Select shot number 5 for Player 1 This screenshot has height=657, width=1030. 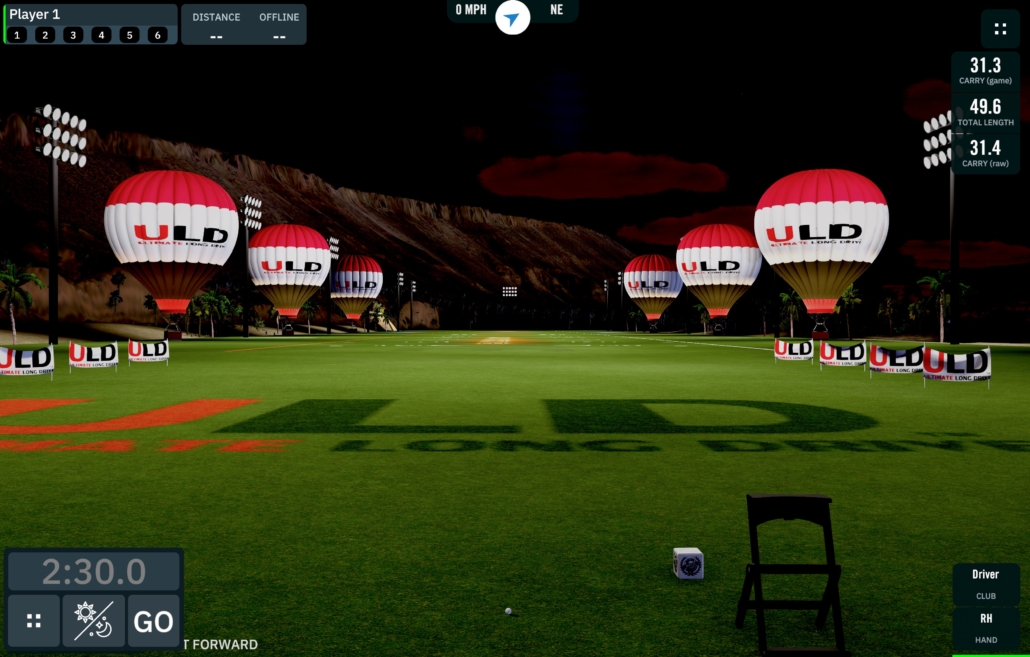[129, 35]
